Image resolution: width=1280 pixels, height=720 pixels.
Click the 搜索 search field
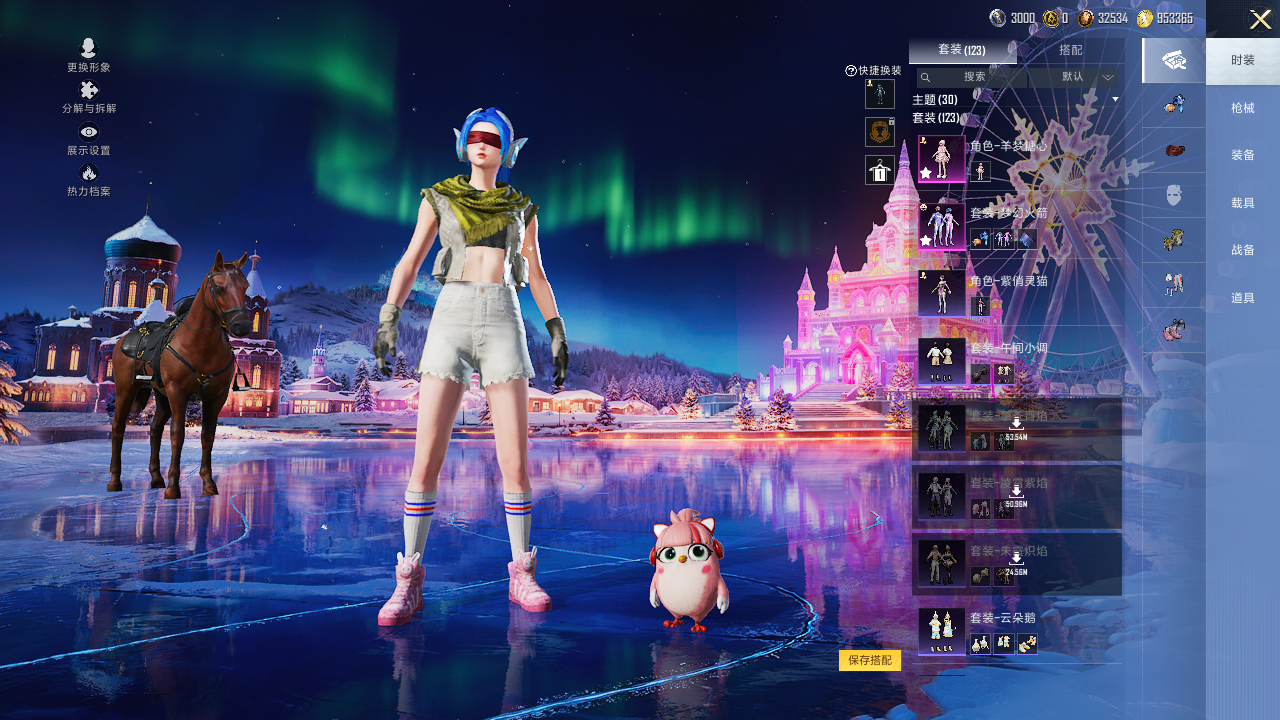pos(975,77)
